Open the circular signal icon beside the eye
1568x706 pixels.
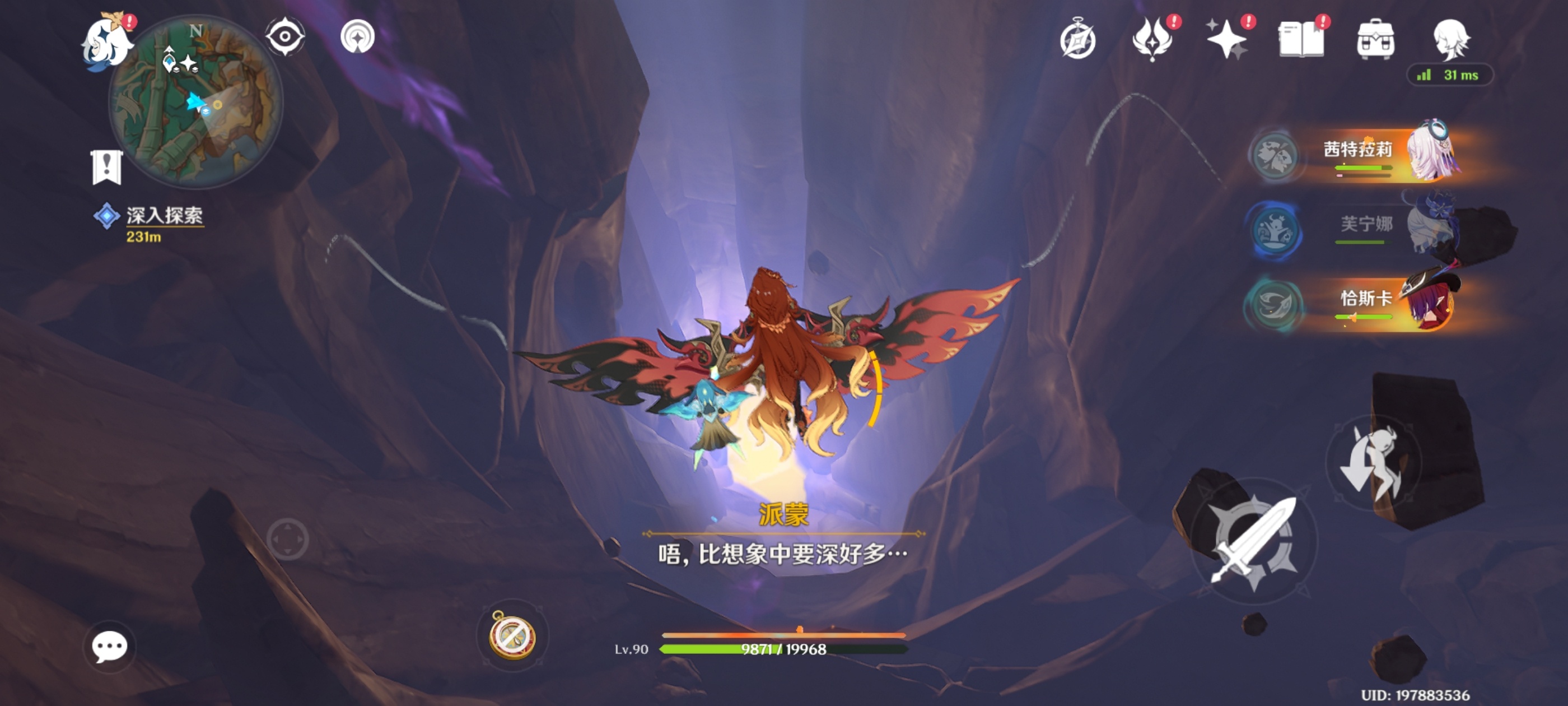[357, 36]
